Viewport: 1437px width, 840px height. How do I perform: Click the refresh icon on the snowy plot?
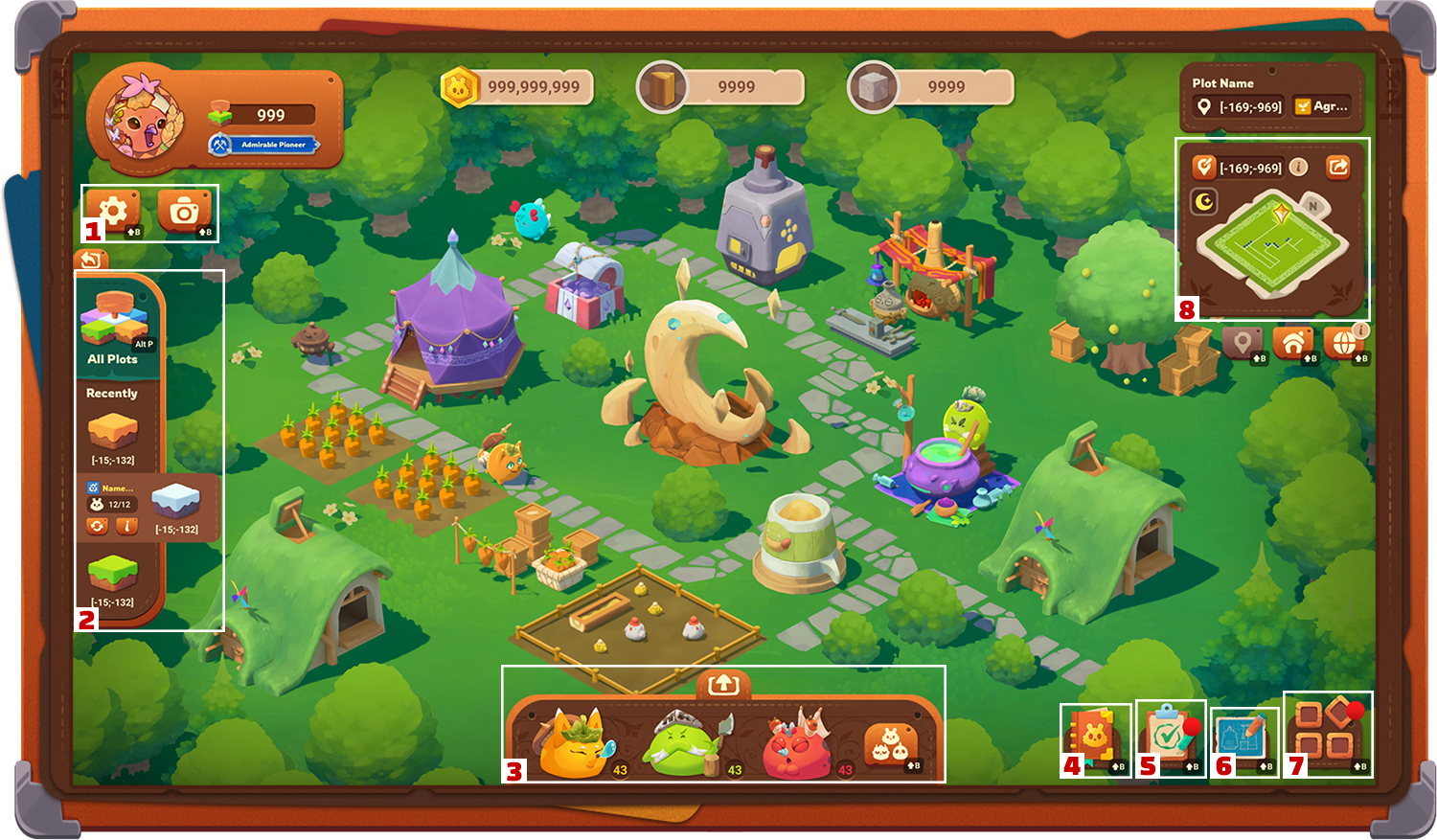click(98, 526)
